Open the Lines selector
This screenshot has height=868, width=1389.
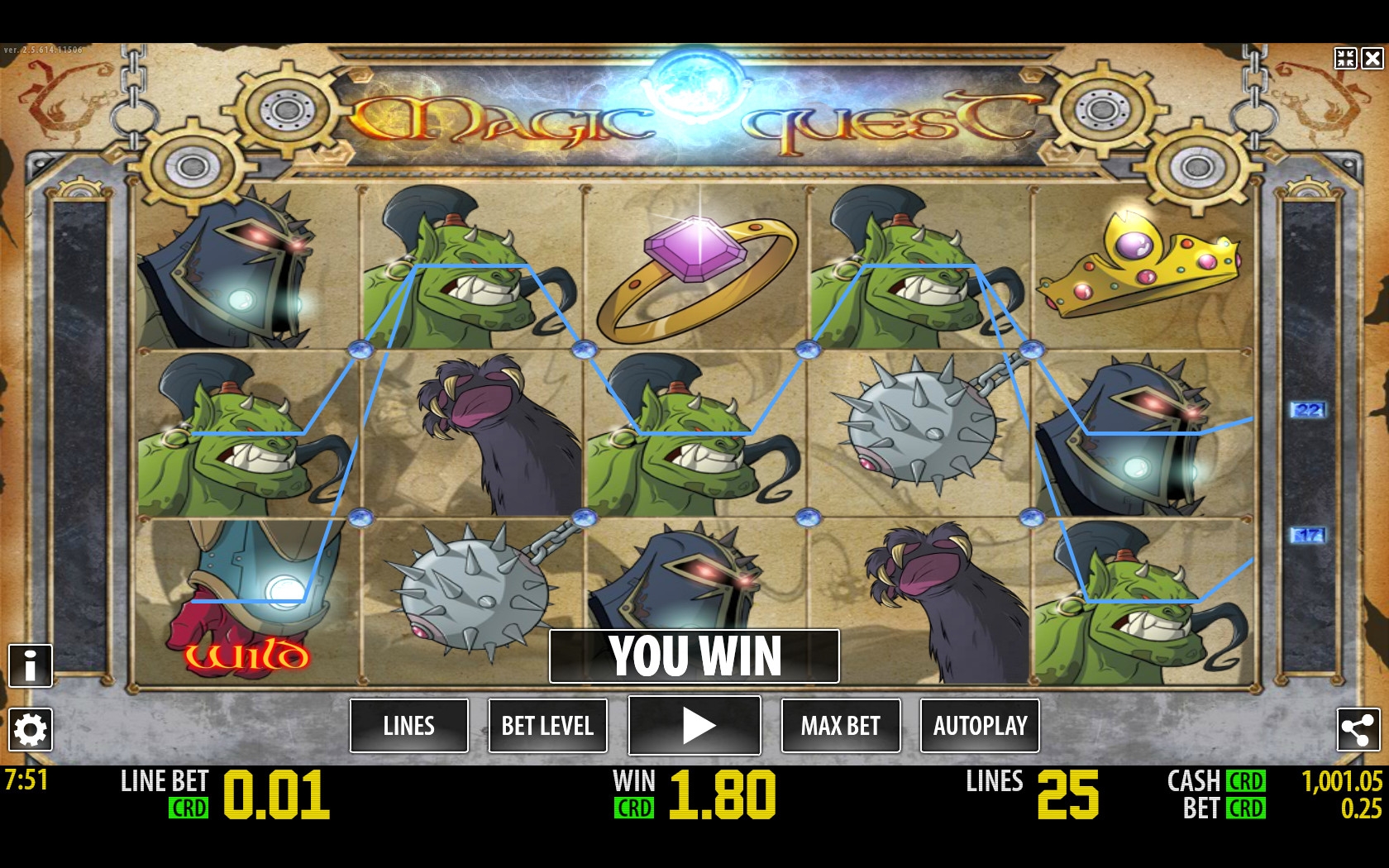coord(408,726)
